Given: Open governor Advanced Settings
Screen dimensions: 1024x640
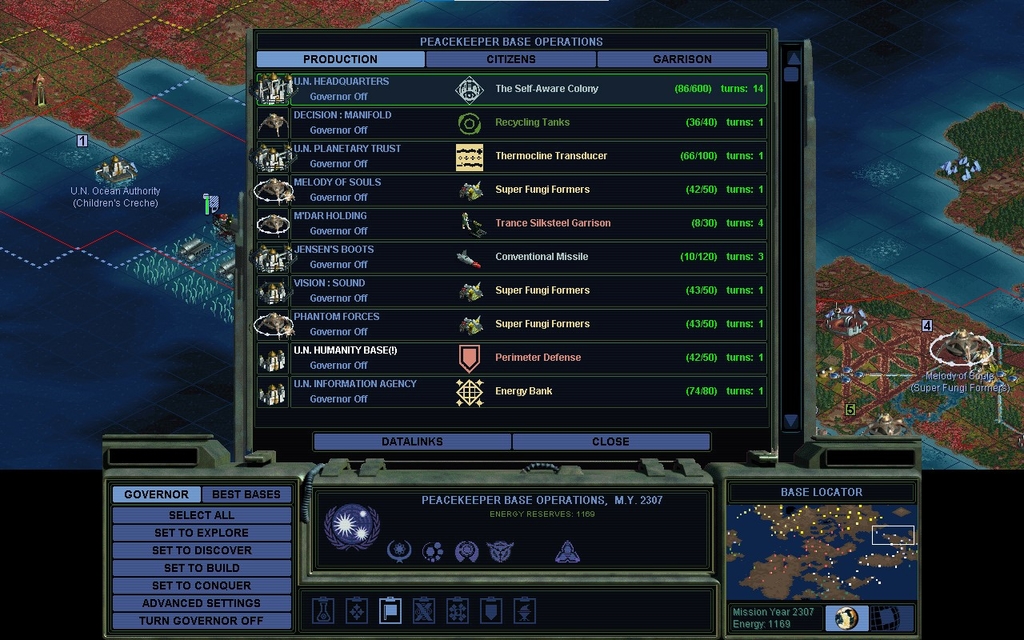Looking at the screenshot, I should [x=201, y=603].
